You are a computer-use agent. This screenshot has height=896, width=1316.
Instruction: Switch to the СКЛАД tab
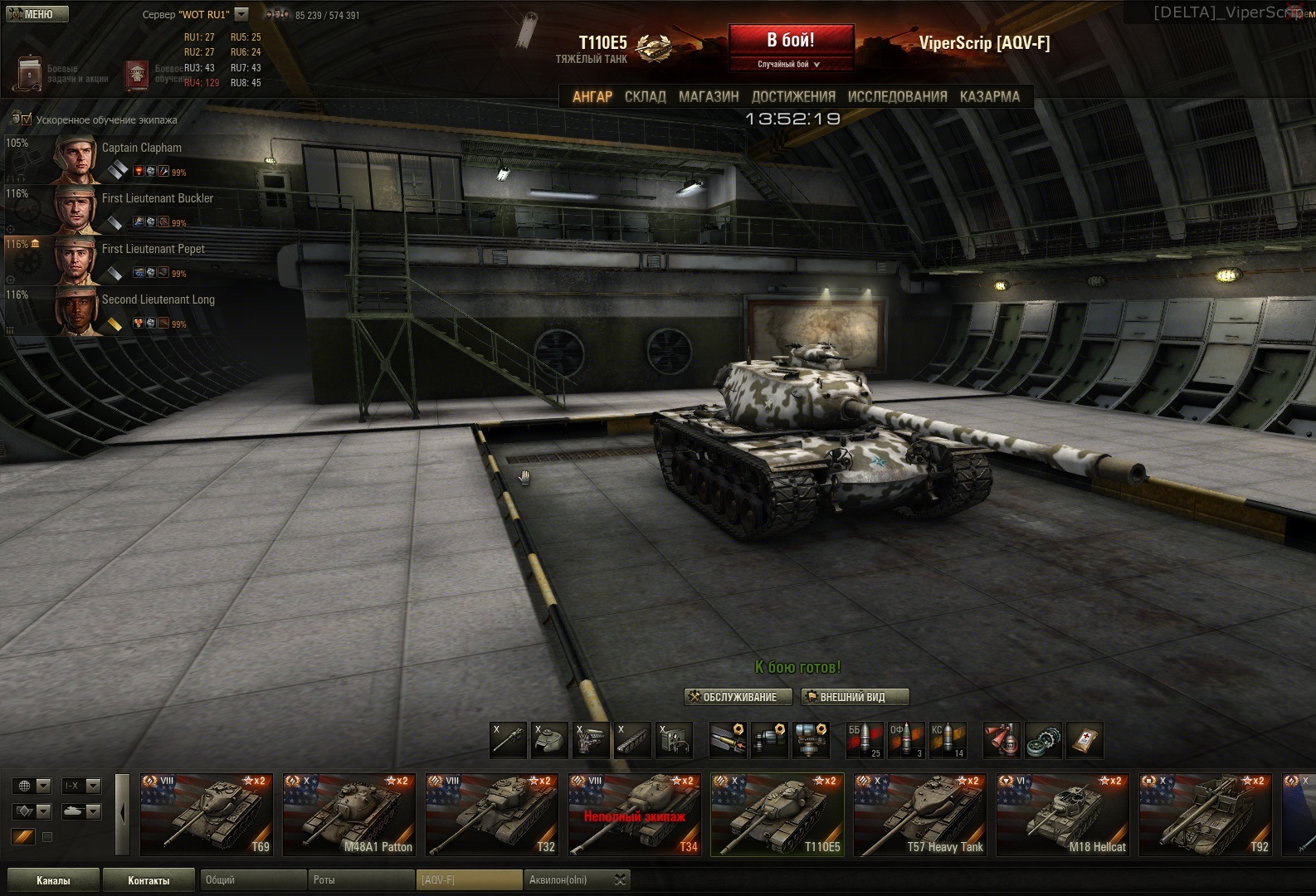click(645, 96)
